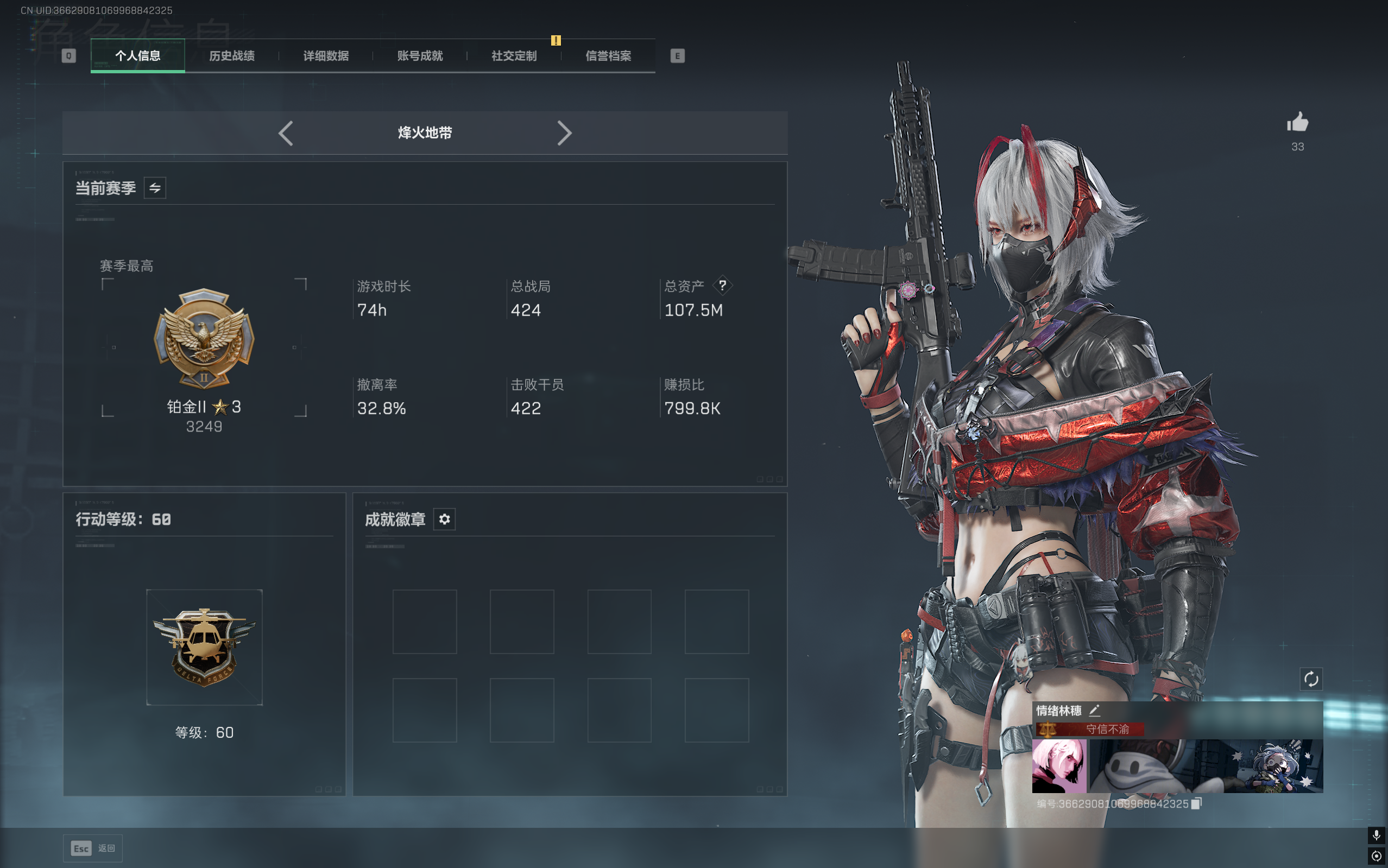
Task: Click the 总资产 question mark help icon
Action: tap(722, 286)
